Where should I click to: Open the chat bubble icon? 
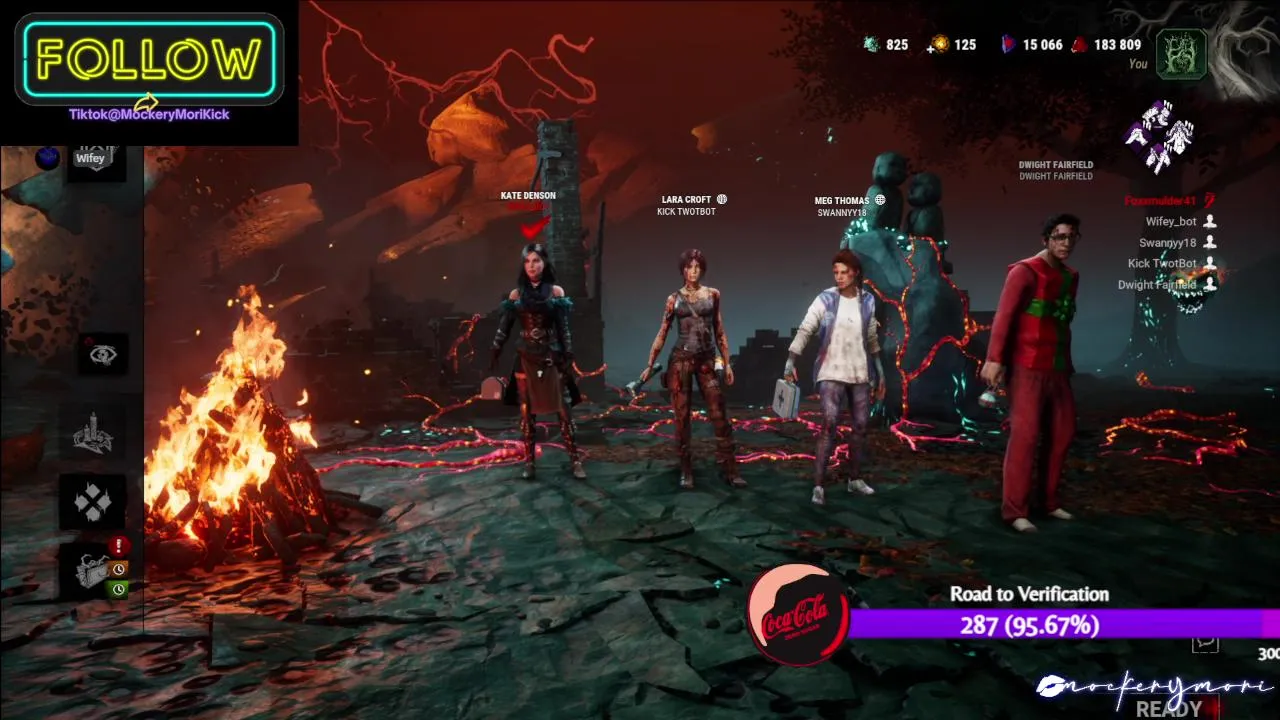1206,643
